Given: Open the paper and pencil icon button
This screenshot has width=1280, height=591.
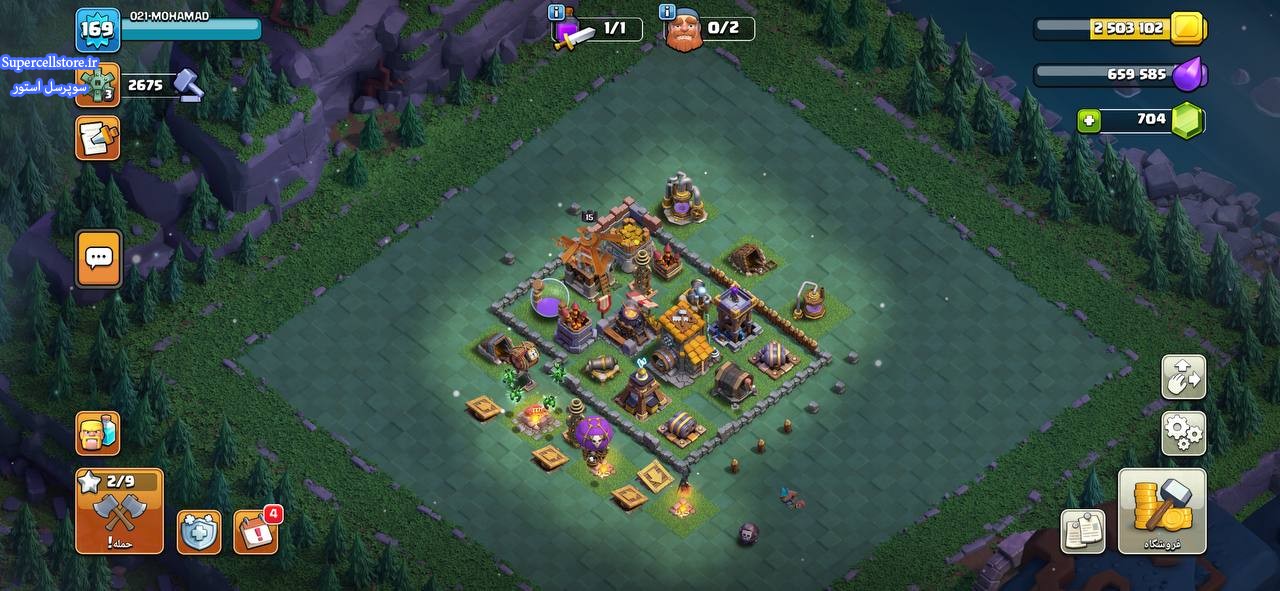Looking at the screenshot, I should (97, 138).
